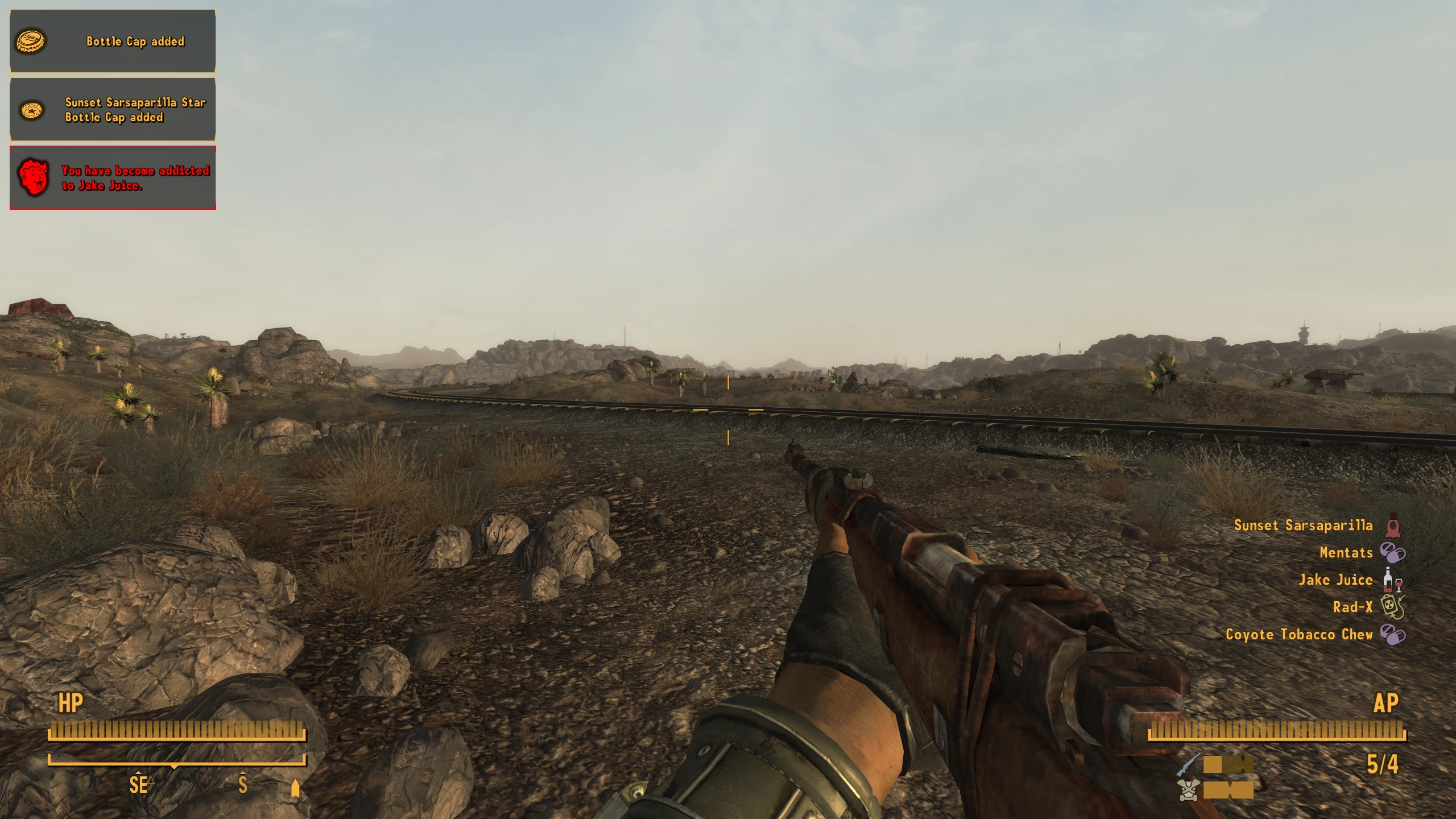Click the Jake Juice addiction warning
Viewport: 1456px width, 819px height.
[113, 178]
